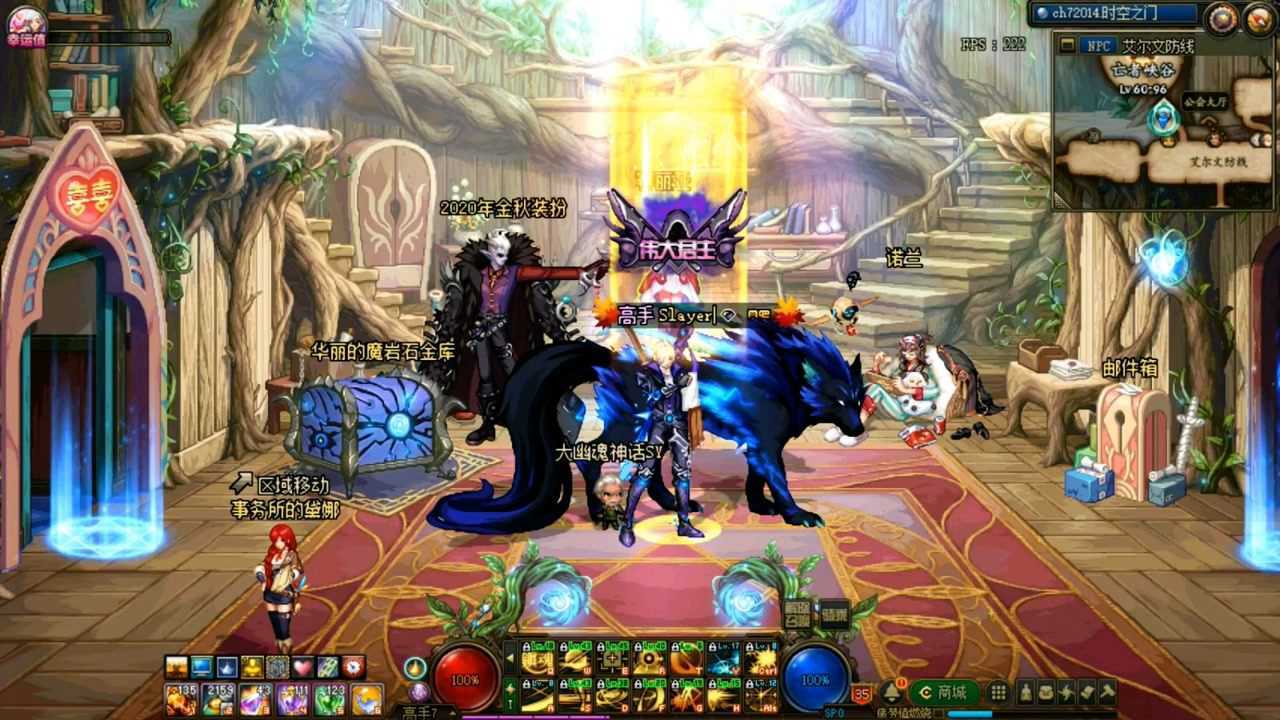Open the hammer icon in the bottom menu
Screen dimensions: 1280x720
[x=1107, y=692]
